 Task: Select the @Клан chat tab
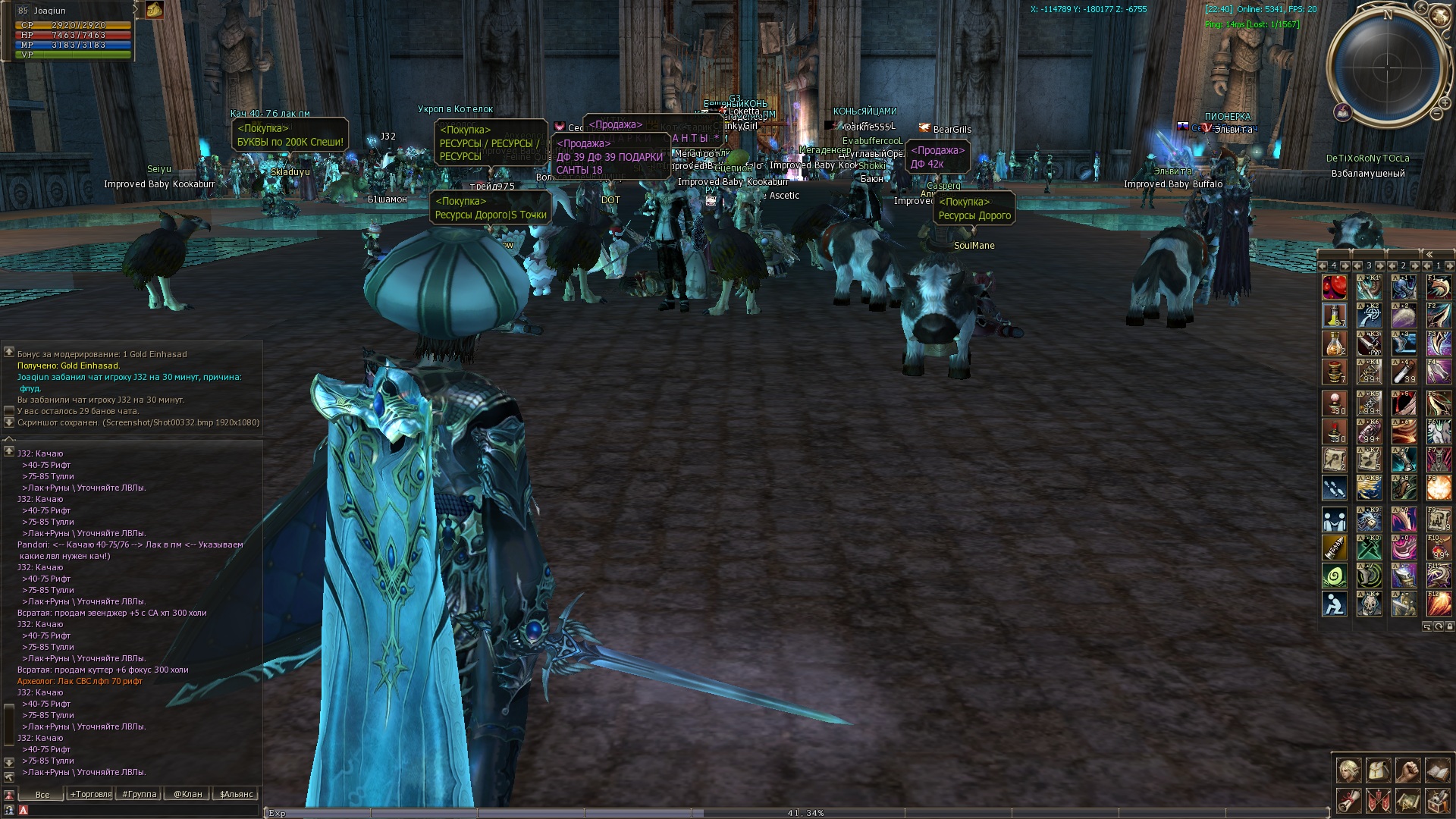pos(187,794)
